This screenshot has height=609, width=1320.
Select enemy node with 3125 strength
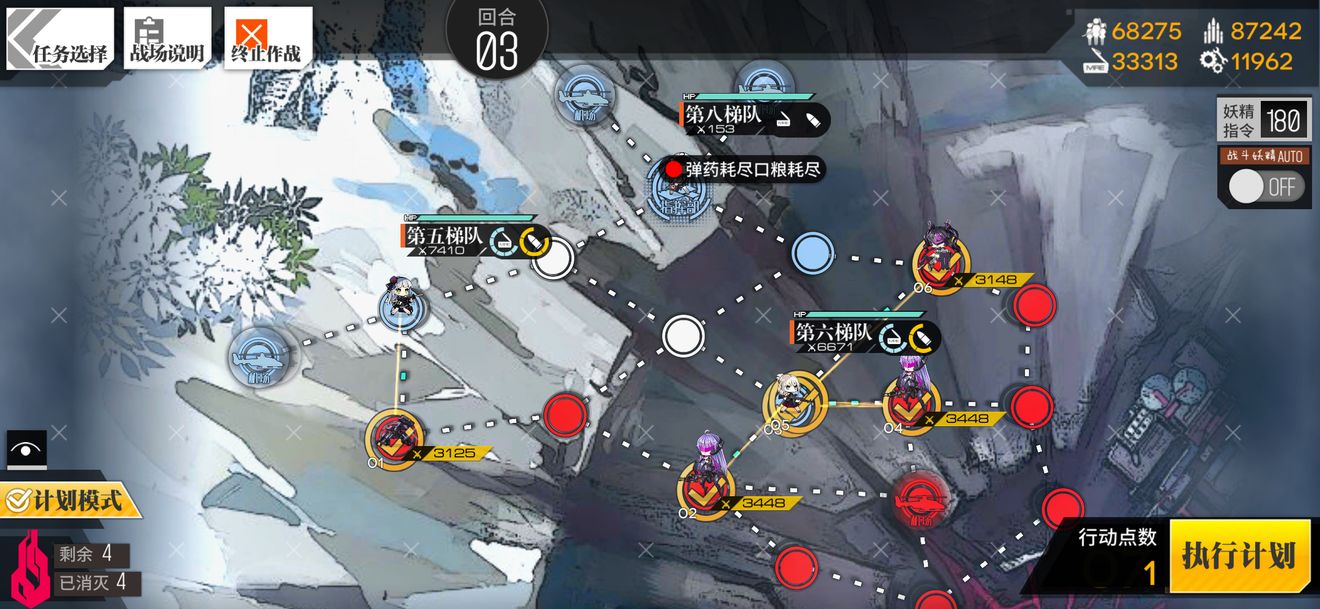point(393,438)
